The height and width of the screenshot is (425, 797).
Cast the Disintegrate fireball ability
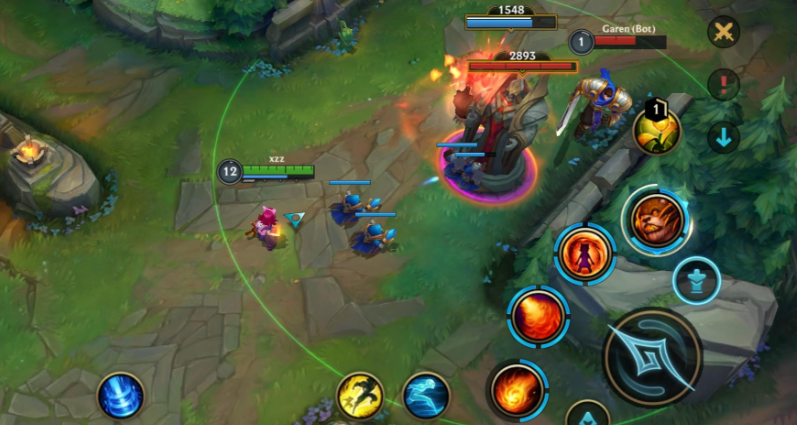point(517,388)
